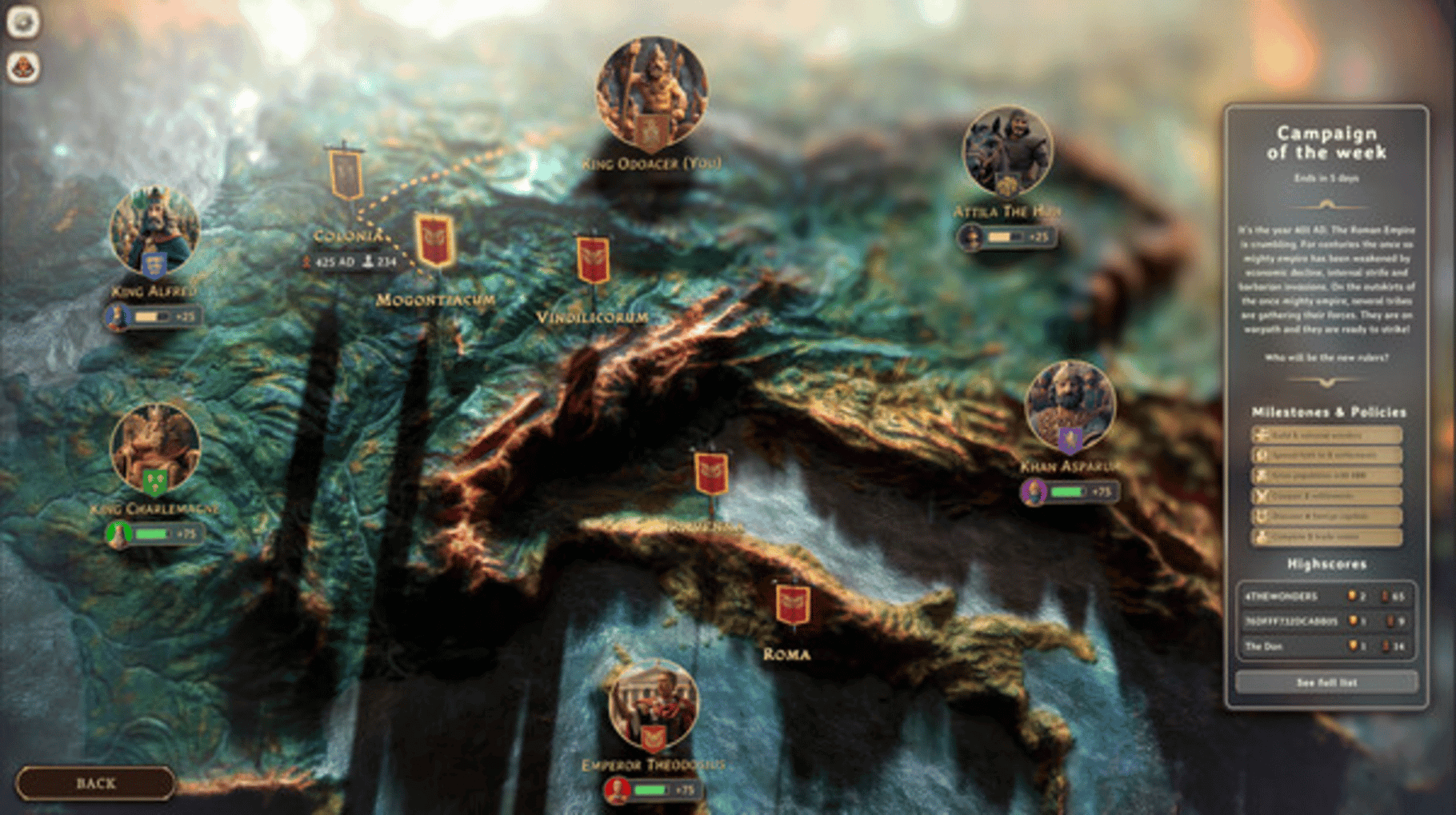Click the BACK button
1456x815 pixels.
[x=95, y=783]
